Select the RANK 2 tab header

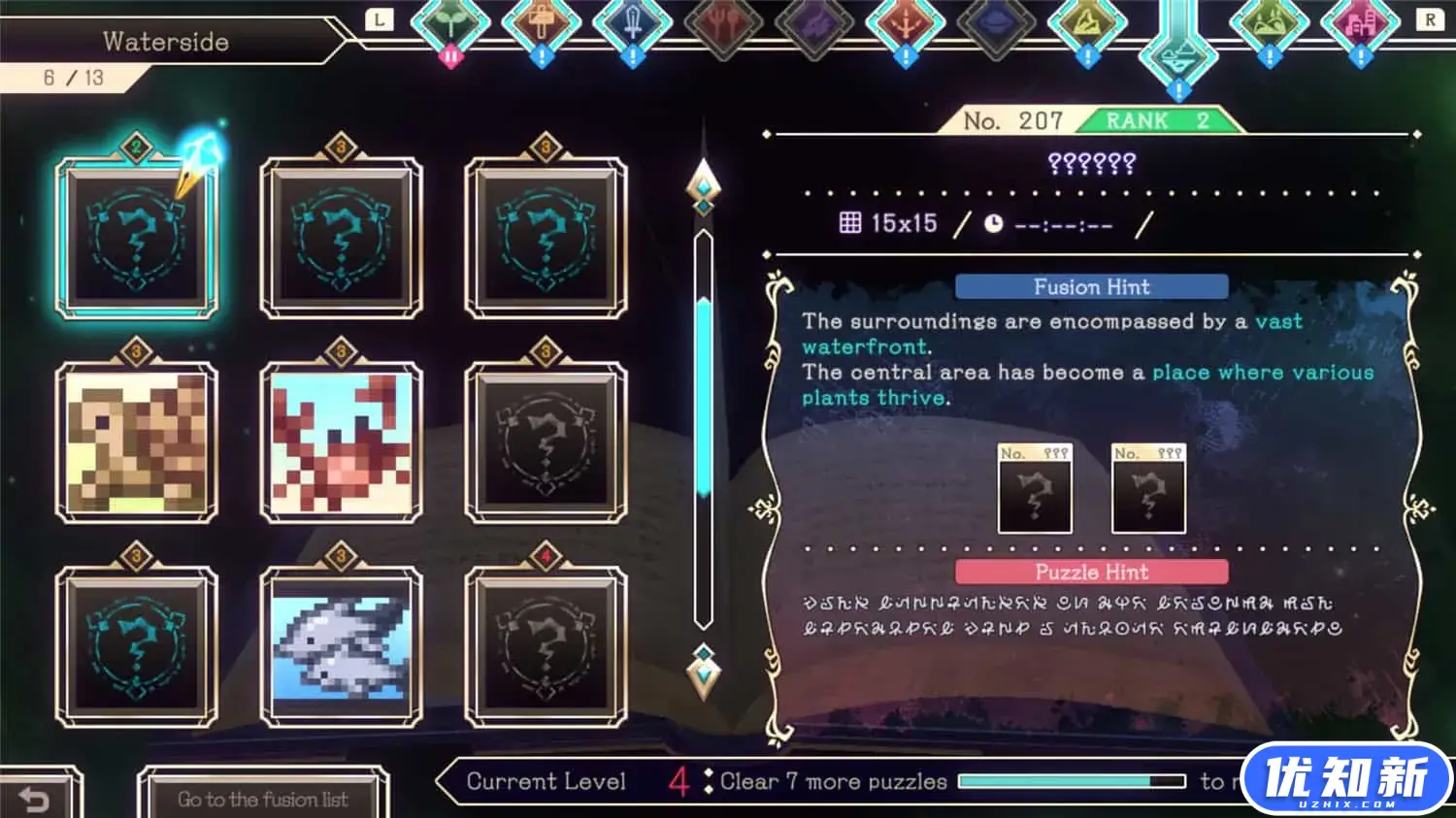tap(1157, 120)
